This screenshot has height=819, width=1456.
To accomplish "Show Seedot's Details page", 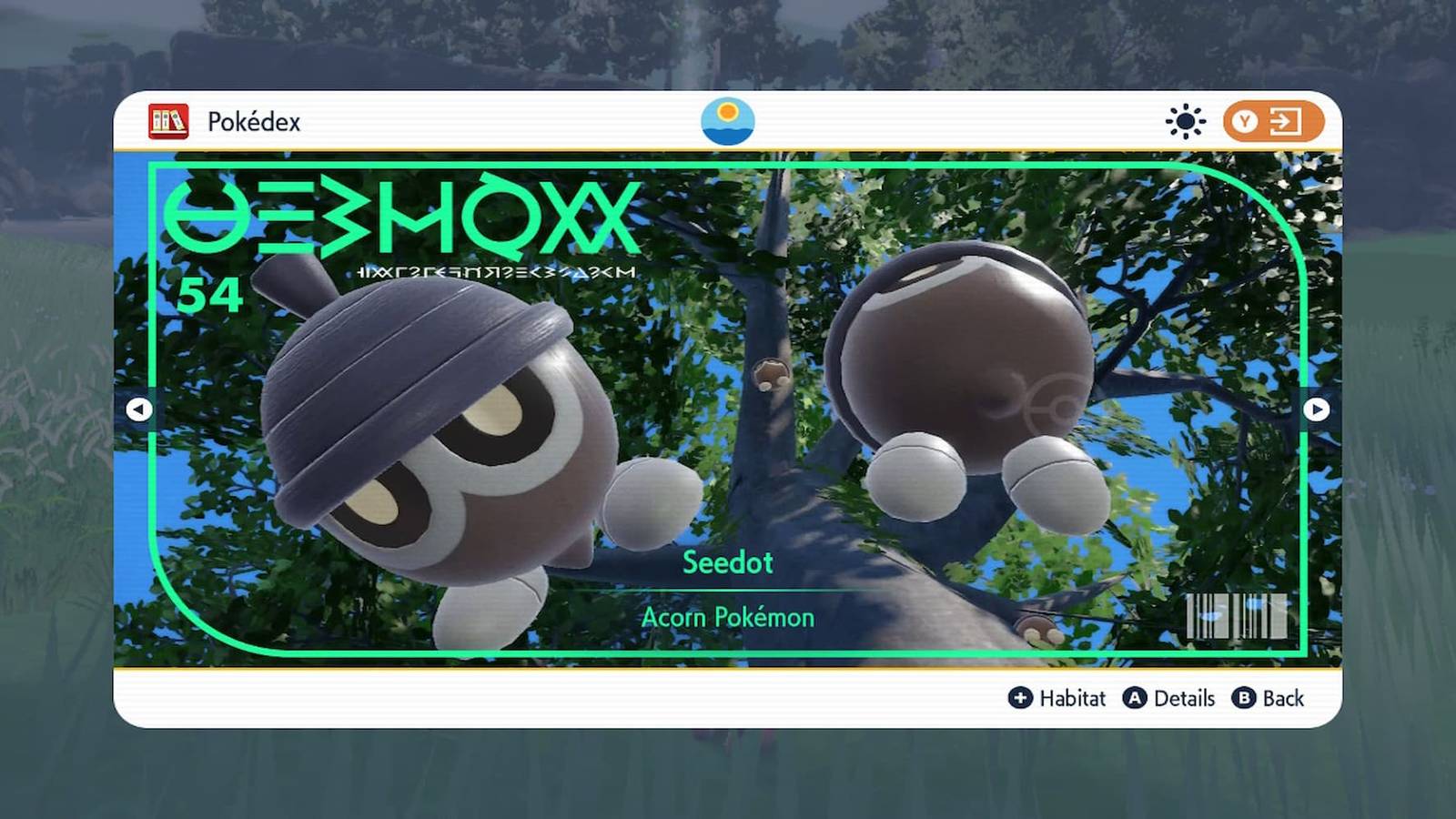I will click(1170, 698).
